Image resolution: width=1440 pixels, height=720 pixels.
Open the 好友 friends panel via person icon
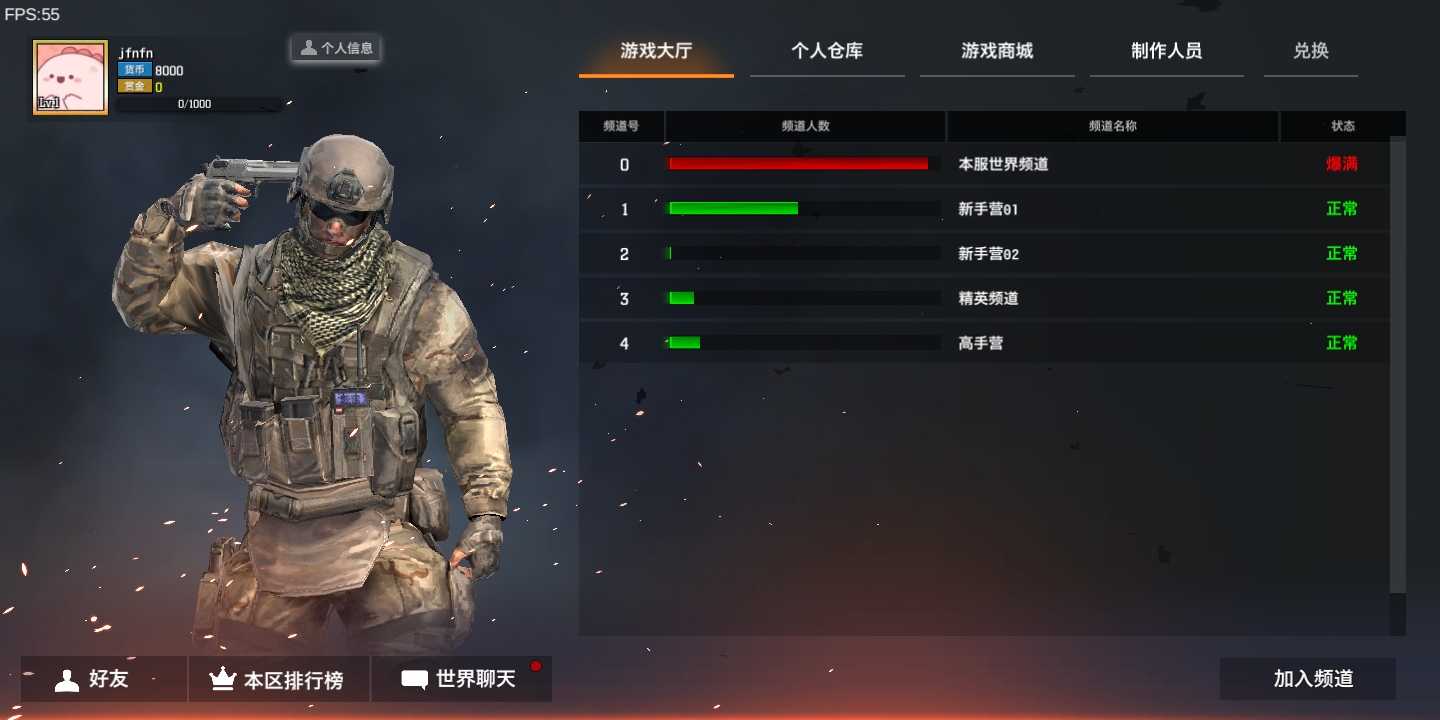pos(66,679)
